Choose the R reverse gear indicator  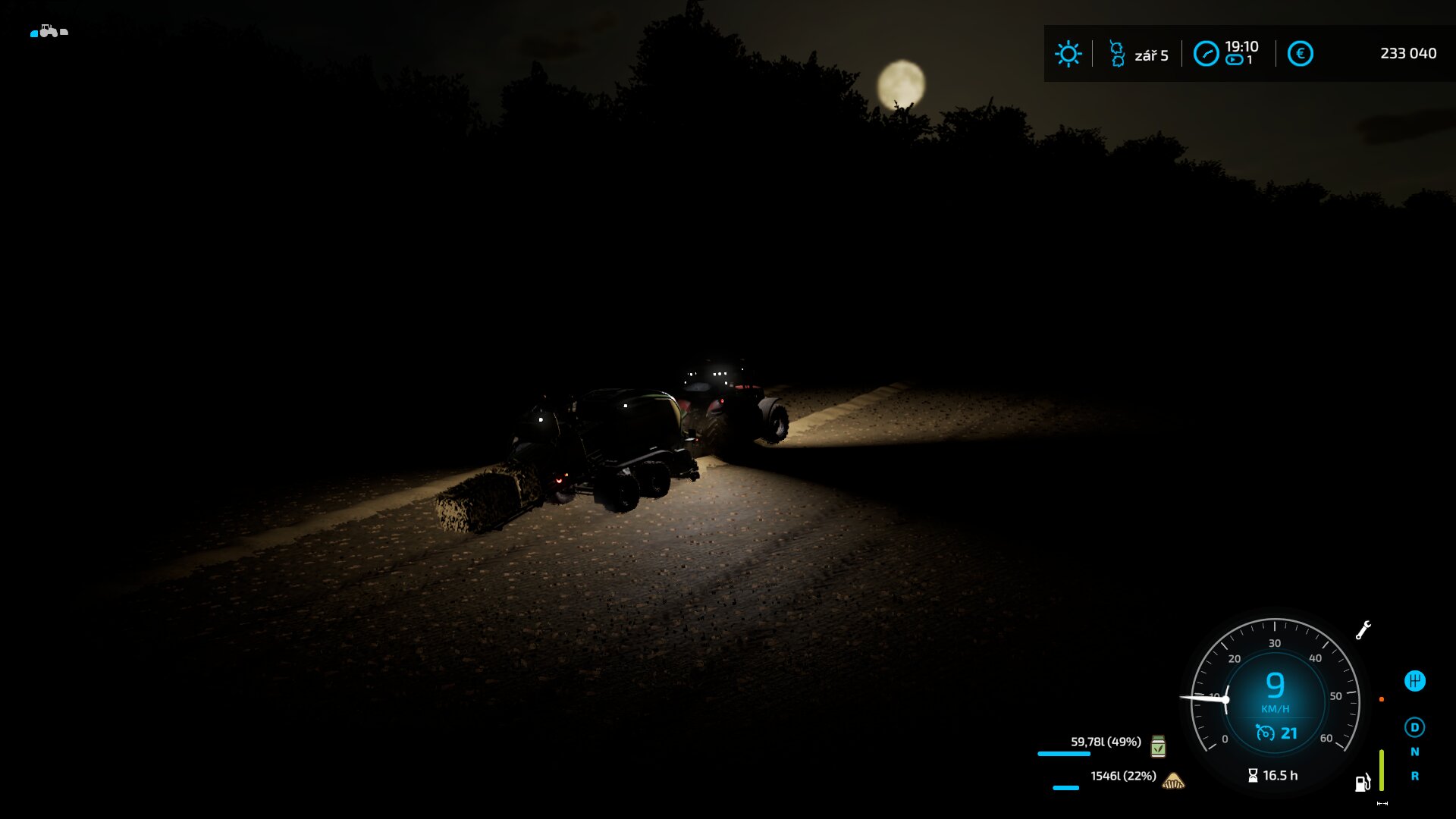tap(1414, 776)
